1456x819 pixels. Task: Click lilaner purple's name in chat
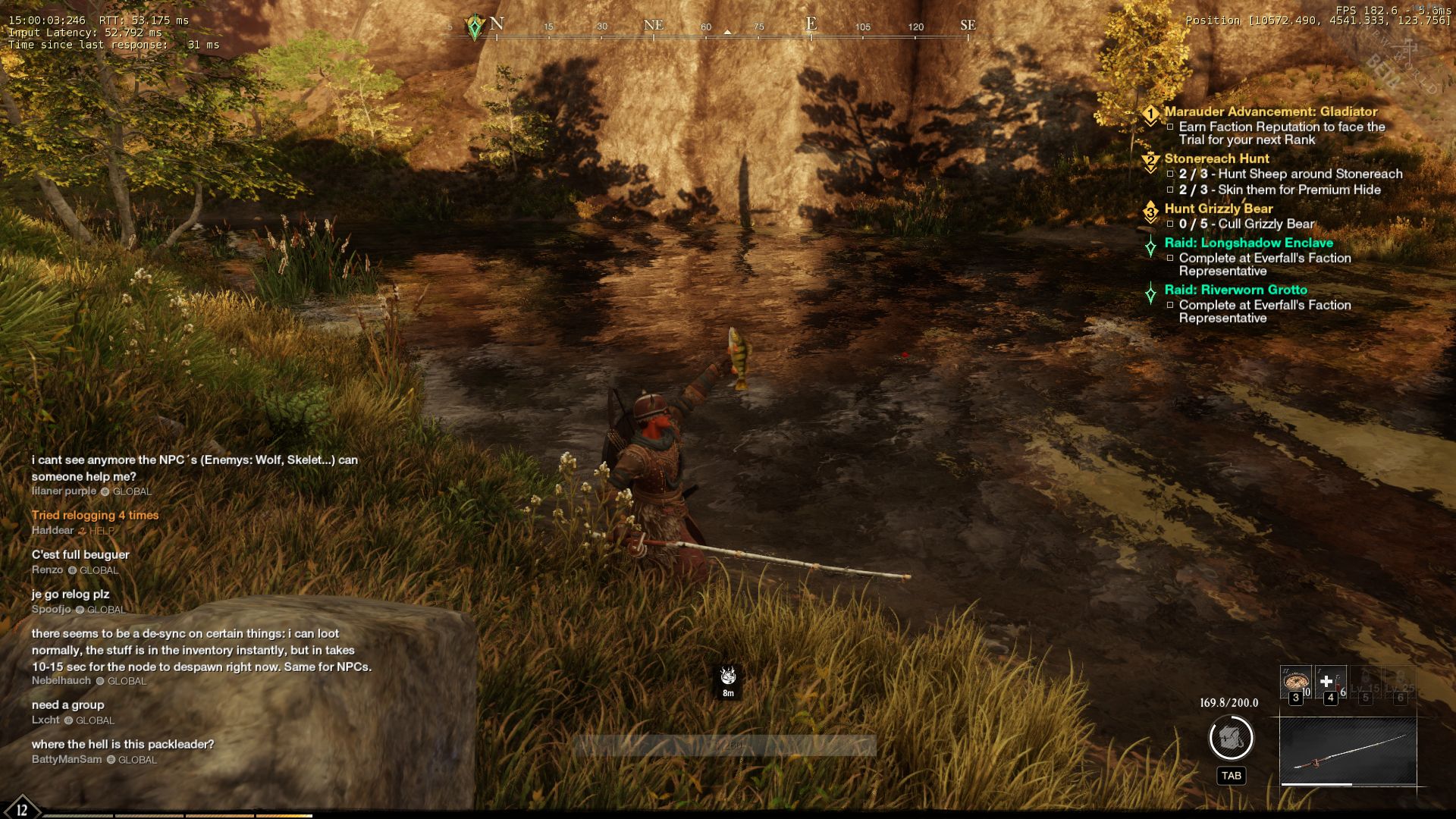pyautogui.click(x=64, y=491)
